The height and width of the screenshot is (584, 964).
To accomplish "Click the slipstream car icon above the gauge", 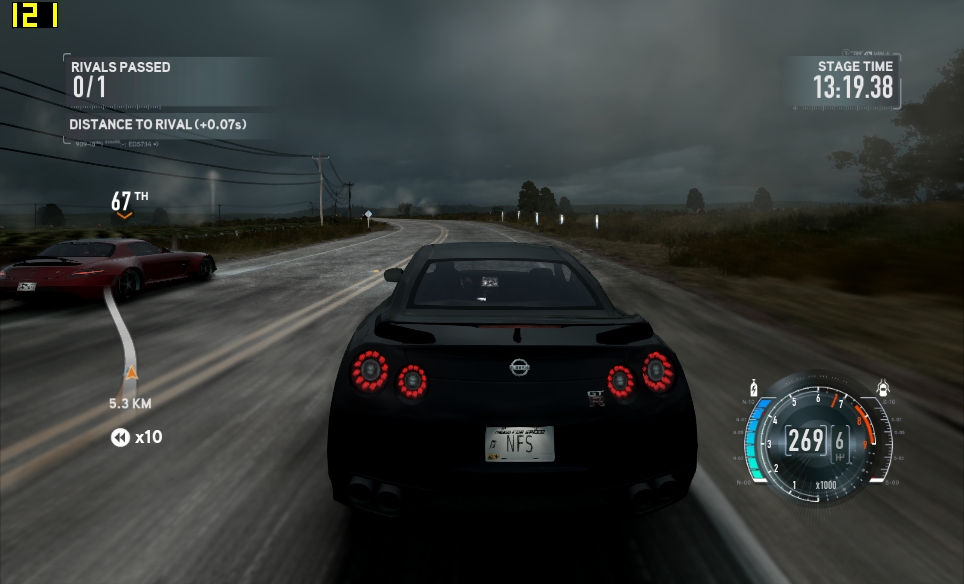I will click(882, 387).
